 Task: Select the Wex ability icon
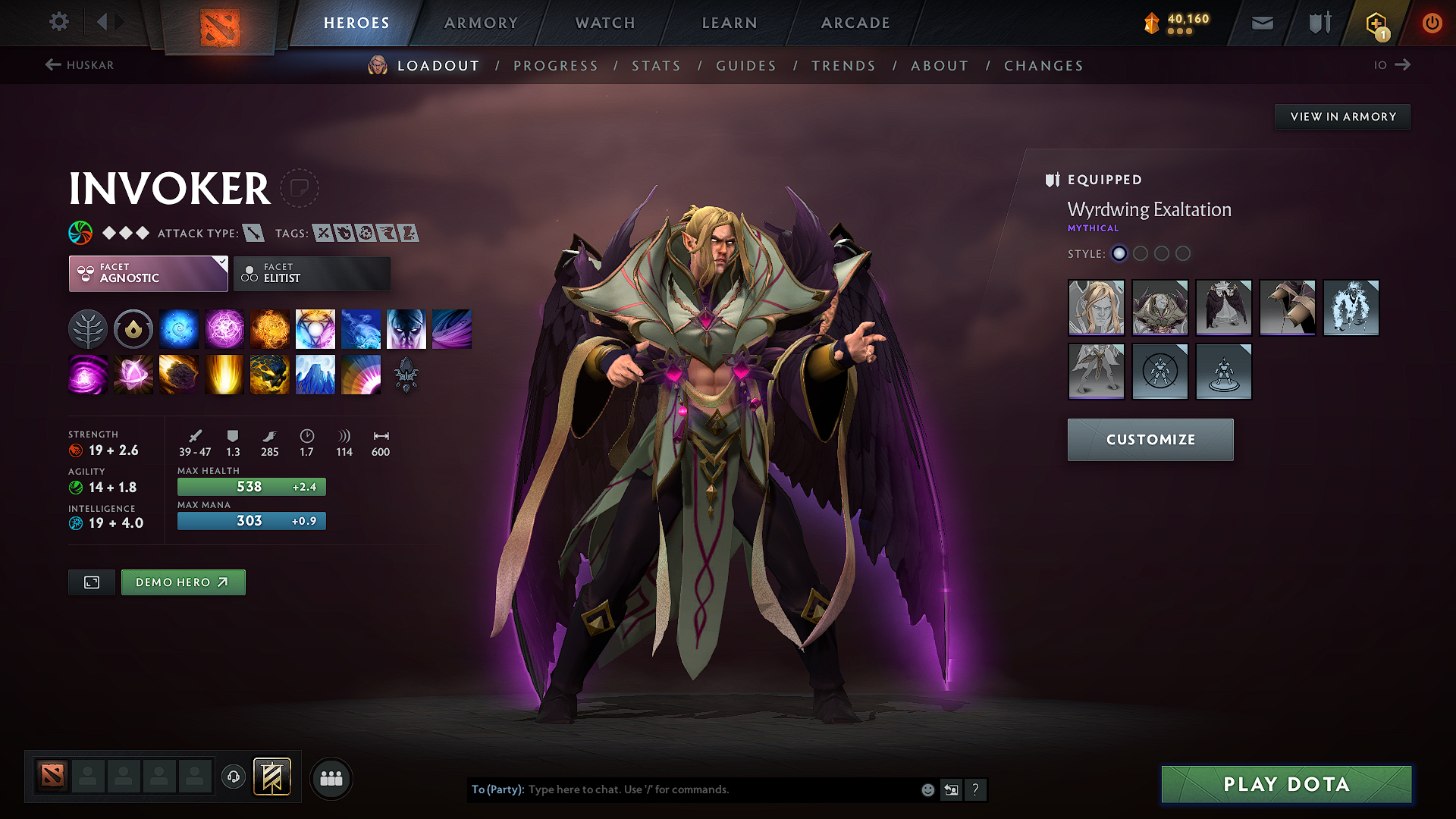(x=224, y=328)
